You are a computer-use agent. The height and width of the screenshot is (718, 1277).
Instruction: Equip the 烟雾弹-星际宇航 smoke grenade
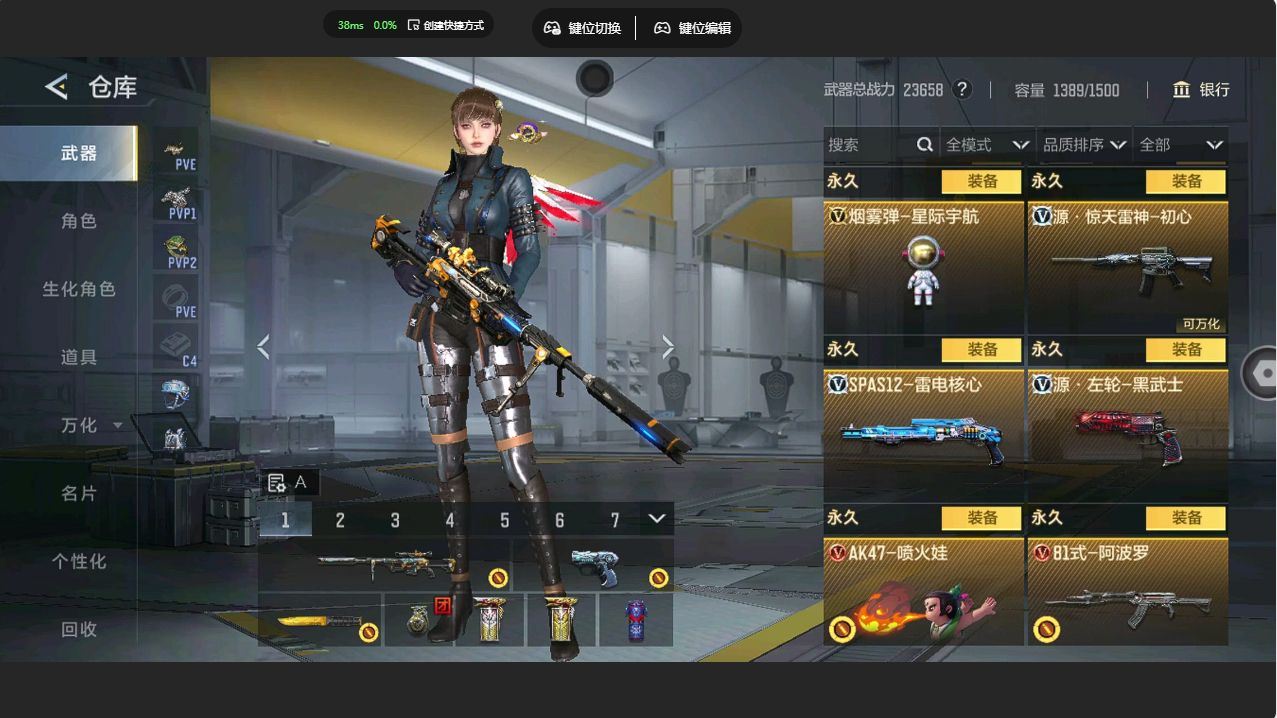982,181
